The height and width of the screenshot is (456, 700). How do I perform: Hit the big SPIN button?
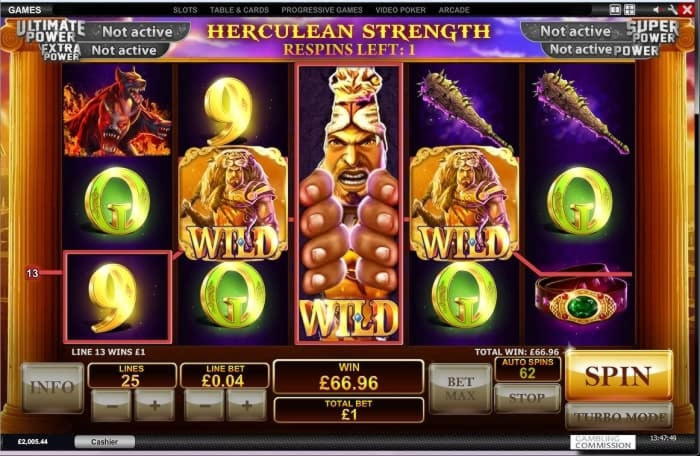[618, 376]
